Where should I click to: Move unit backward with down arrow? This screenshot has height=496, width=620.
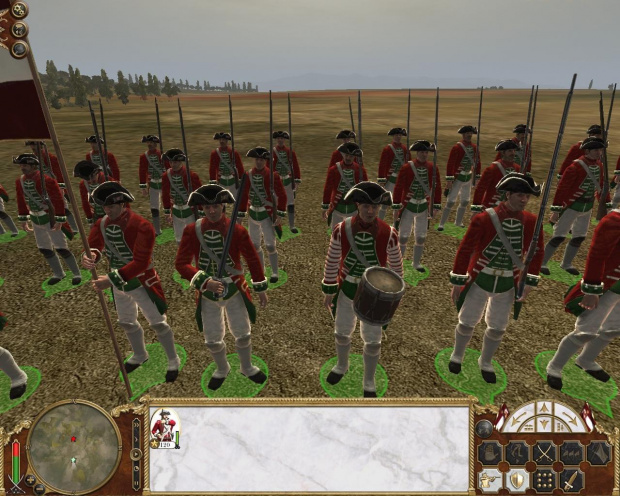[545, 425]
